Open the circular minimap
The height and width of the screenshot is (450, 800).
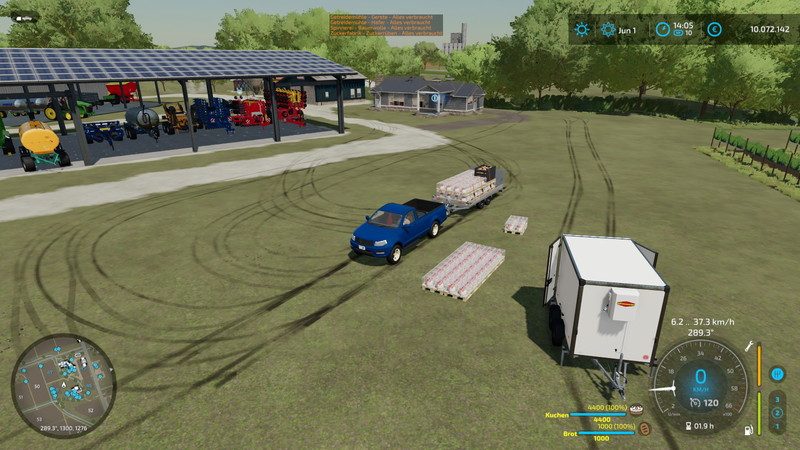[63, 386]
